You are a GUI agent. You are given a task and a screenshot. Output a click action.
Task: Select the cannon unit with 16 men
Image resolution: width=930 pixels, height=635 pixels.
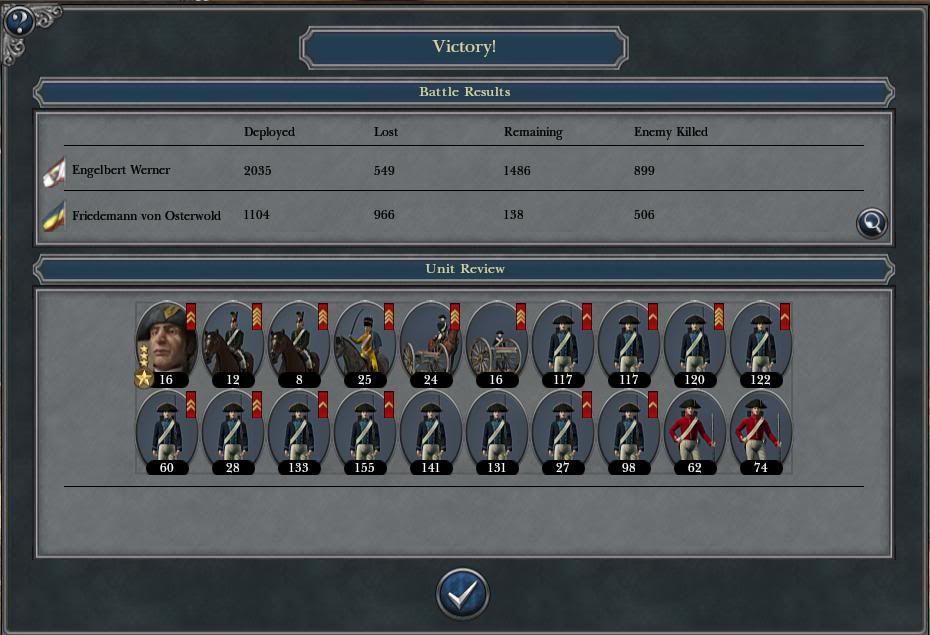click(495, 342)
